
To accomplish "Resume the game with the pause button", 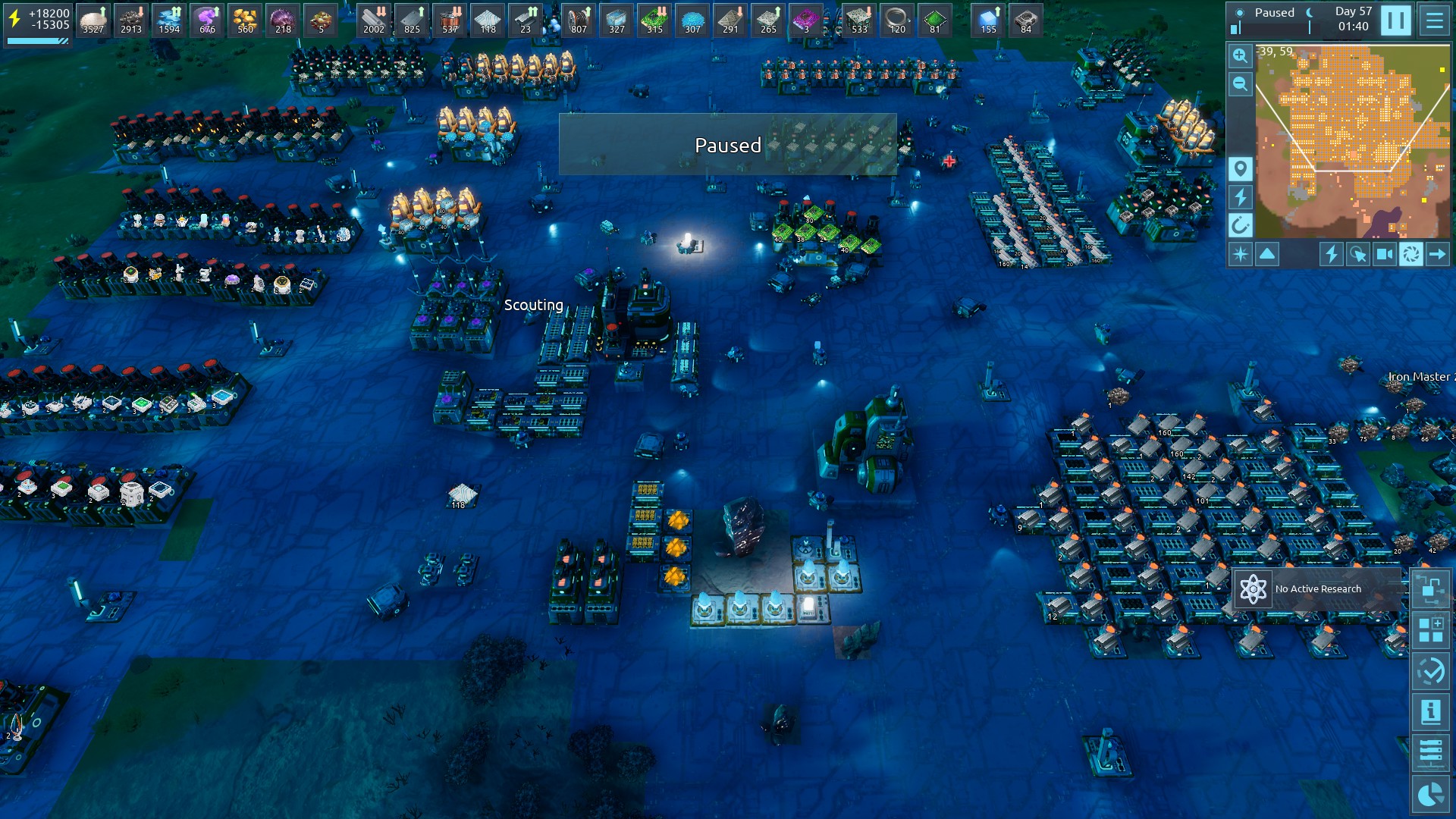I will click(1395, 20).
